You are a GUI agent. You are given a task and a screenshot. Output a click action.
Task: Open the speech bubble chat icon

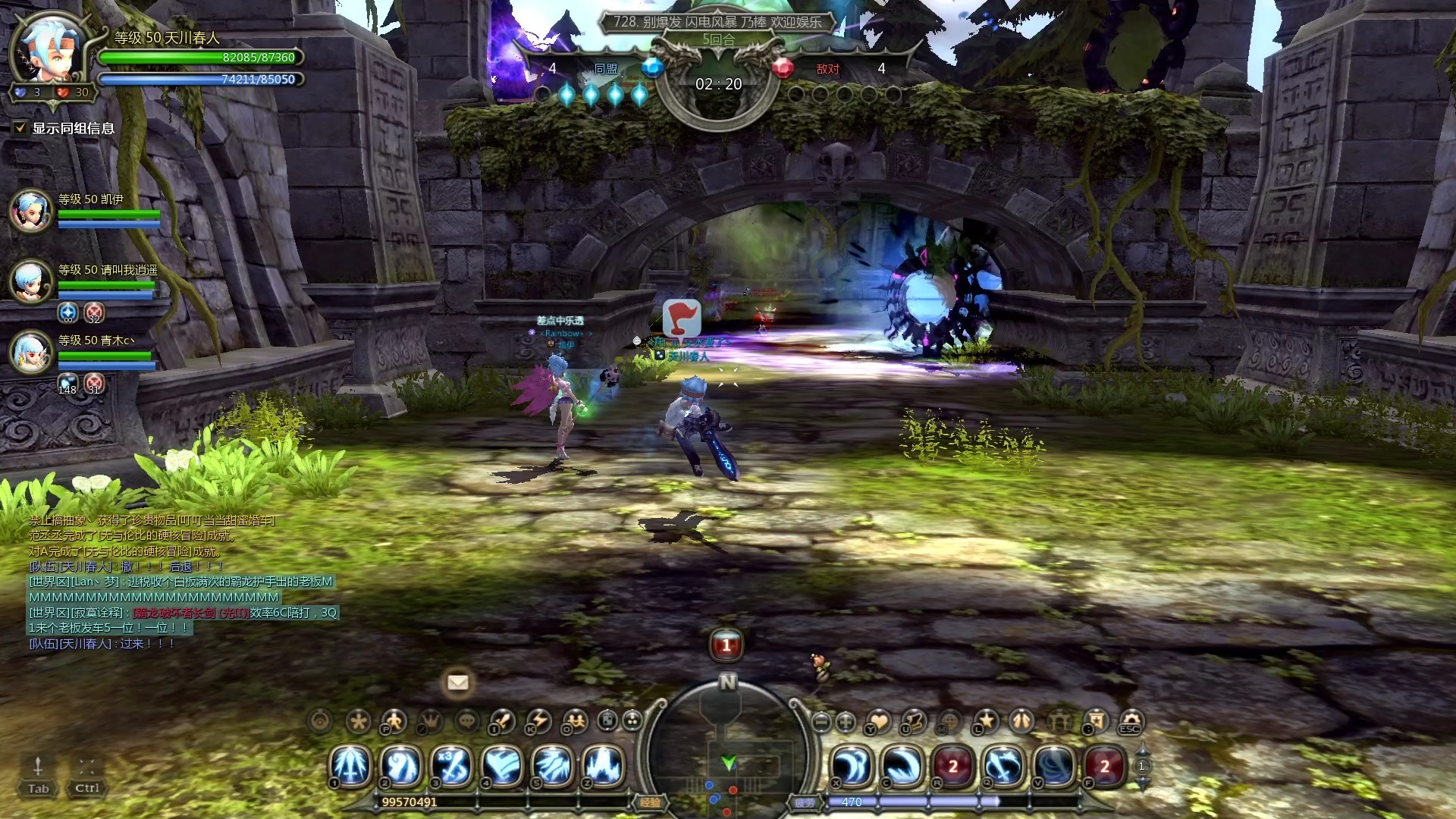[466, 721]
